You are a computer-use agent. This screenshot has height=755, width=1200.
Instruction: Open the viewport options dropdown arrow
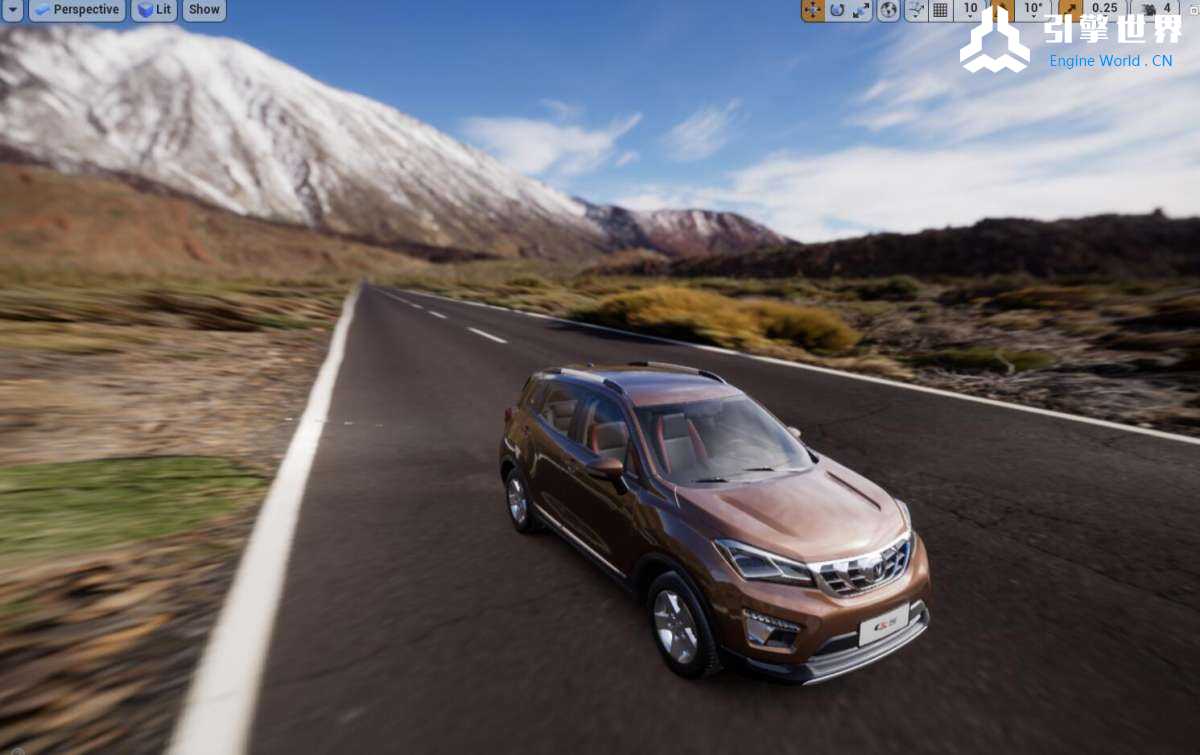coord(12,10)
